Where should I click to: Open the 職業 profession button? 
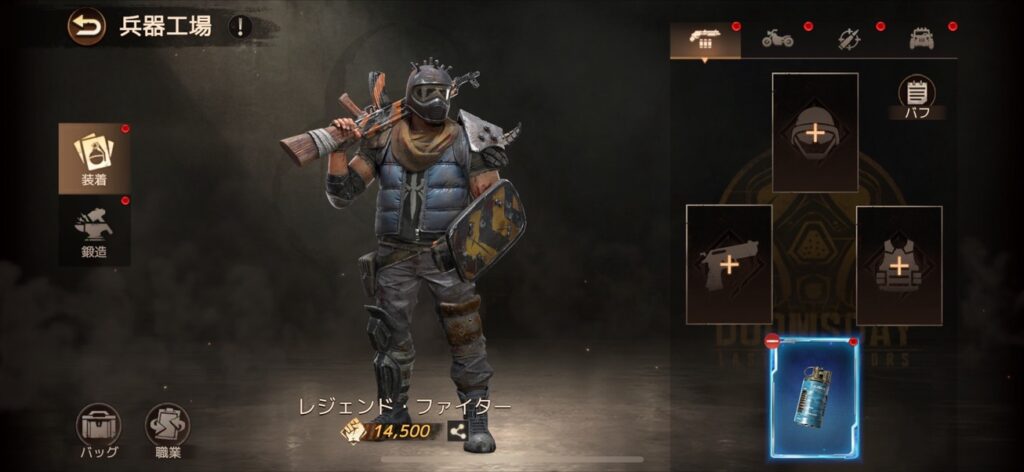[167, 430]
